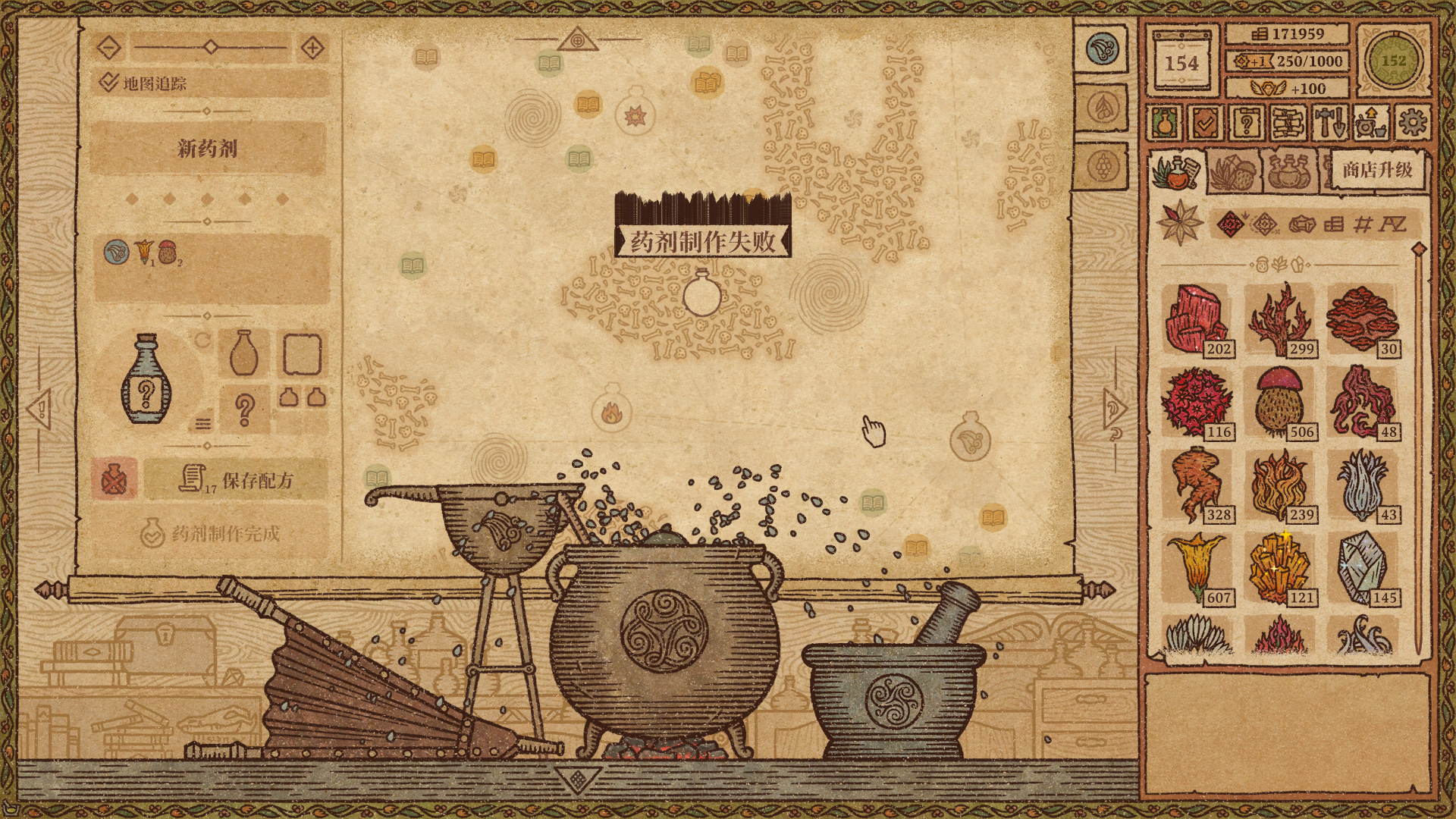Viewport: 1456px width, 819px height.
Task: Open the recipe book with the potion flask icon
Action: (x=1164, y=122)
